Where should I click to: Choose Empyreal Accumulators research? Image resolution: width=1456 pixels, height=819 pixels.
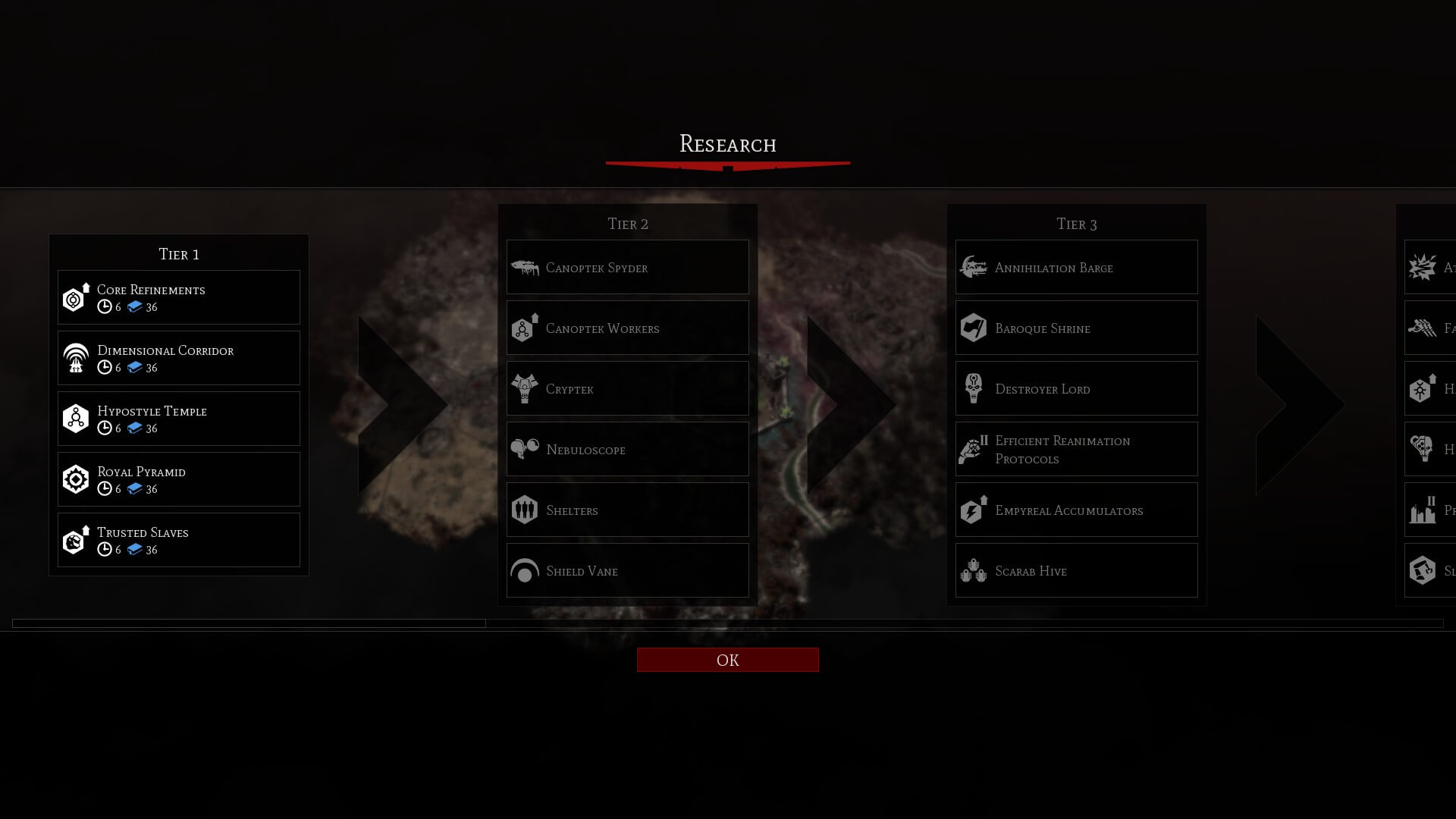[x=1076, y=510]
